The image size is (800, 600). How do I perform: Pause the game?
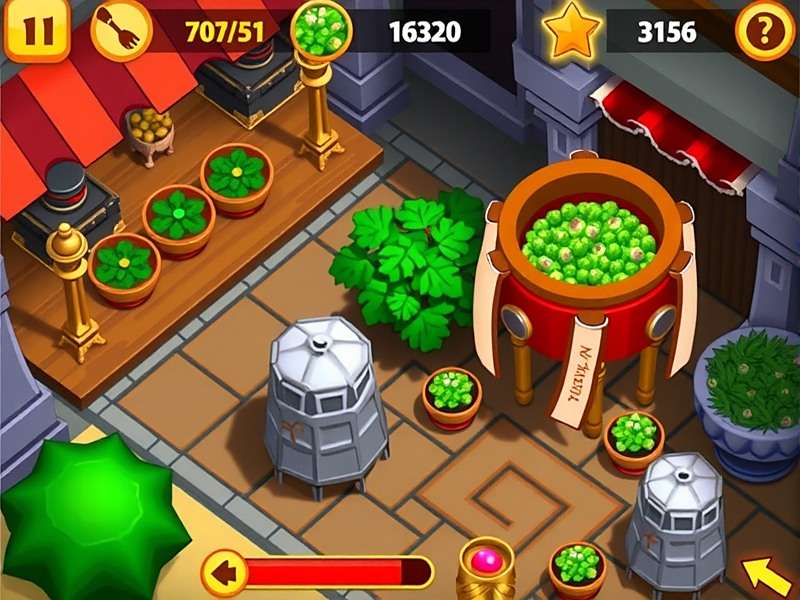37,31
